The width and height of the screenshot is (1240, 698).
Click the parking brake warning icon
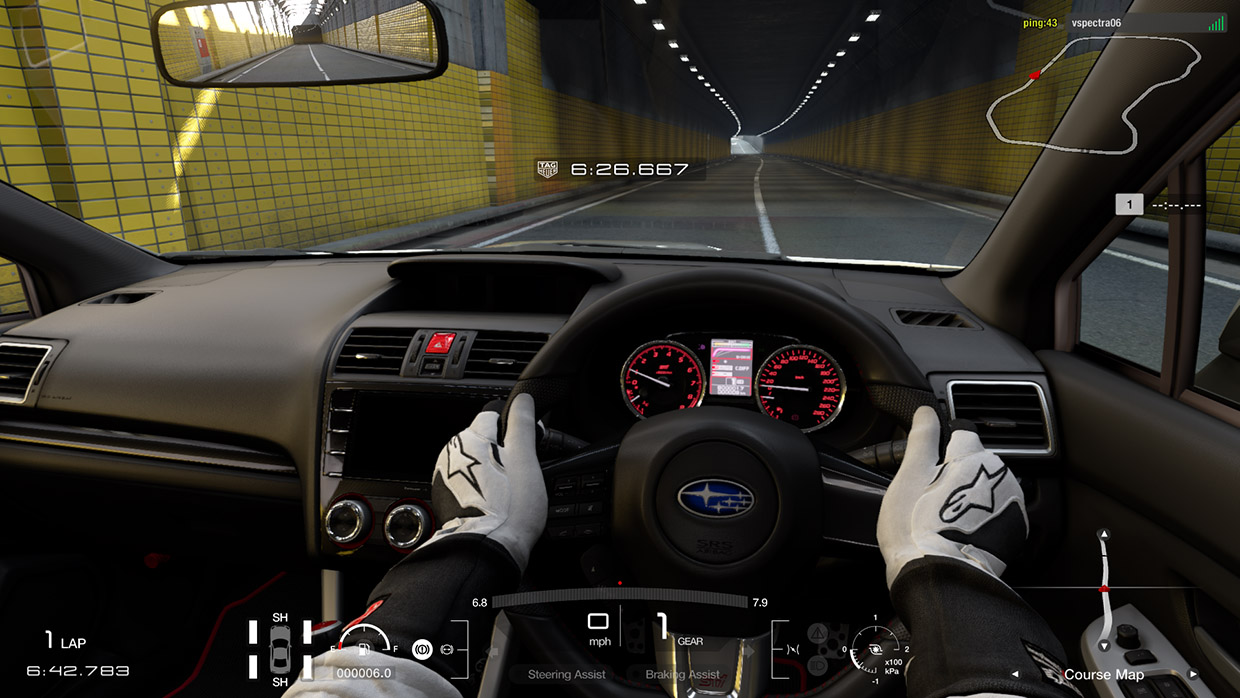pos(422,650)
